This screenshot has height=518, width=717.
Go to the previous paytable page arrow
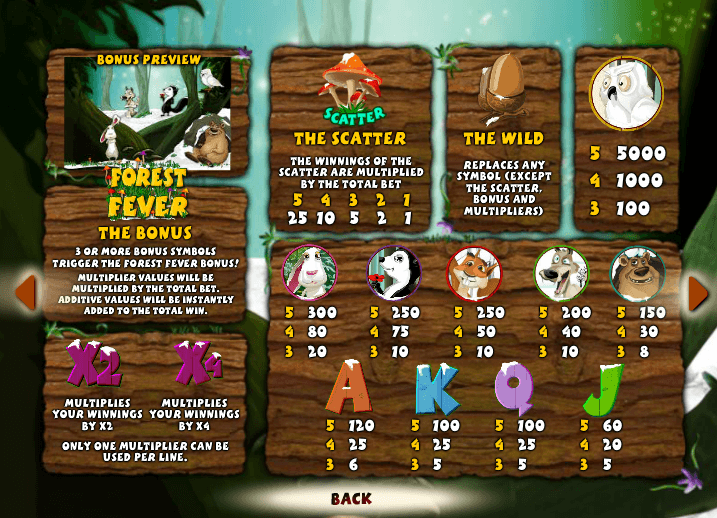click(26, 291)
